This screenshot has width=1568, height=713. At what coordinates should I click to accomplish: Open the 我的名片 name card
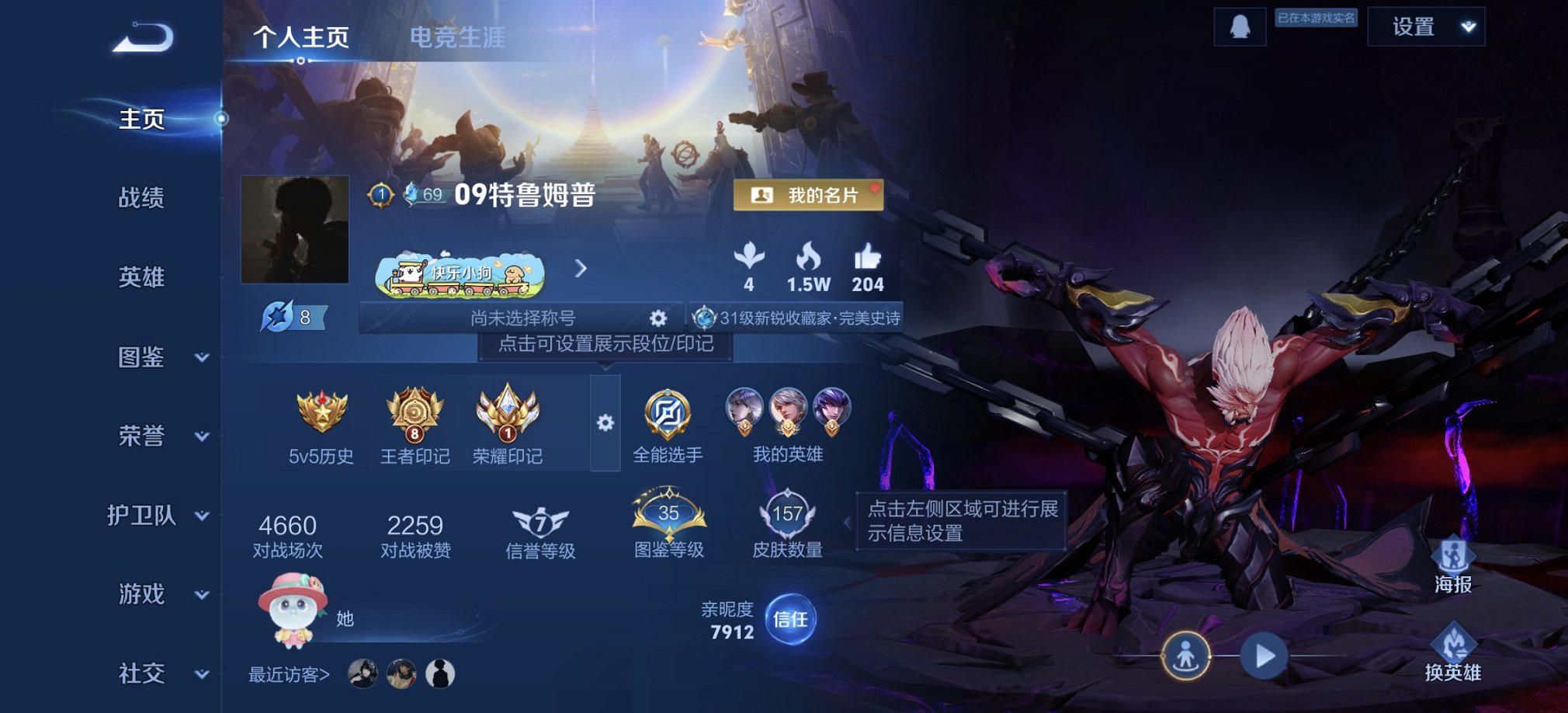tap(807, 196)
